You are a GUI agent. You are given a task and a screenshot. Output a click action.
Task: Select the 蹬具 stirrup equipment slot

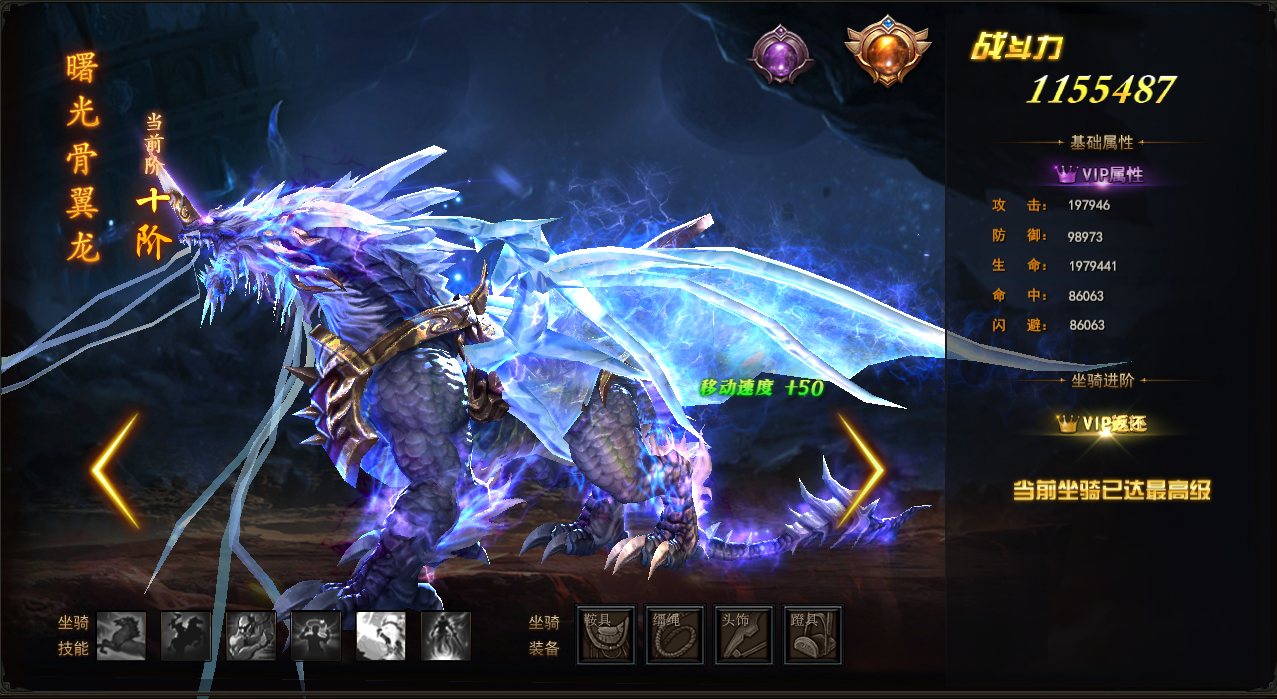pos(812,635)
